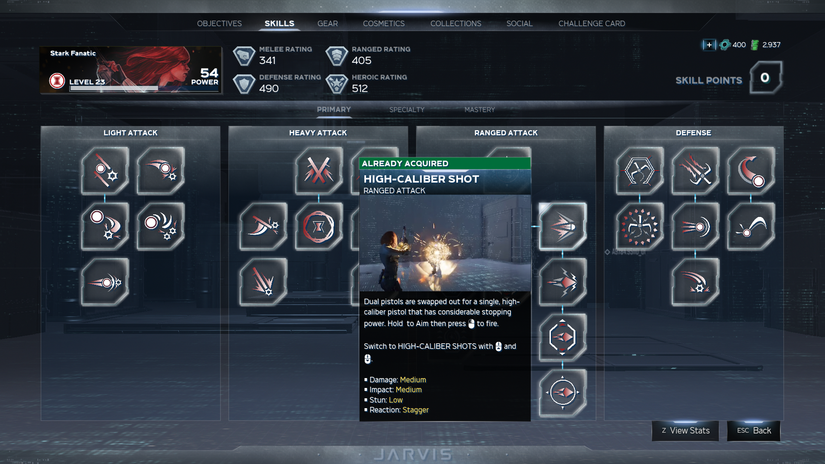
Task: Select the hexagon defense skill icon
Action: point(639,171)
